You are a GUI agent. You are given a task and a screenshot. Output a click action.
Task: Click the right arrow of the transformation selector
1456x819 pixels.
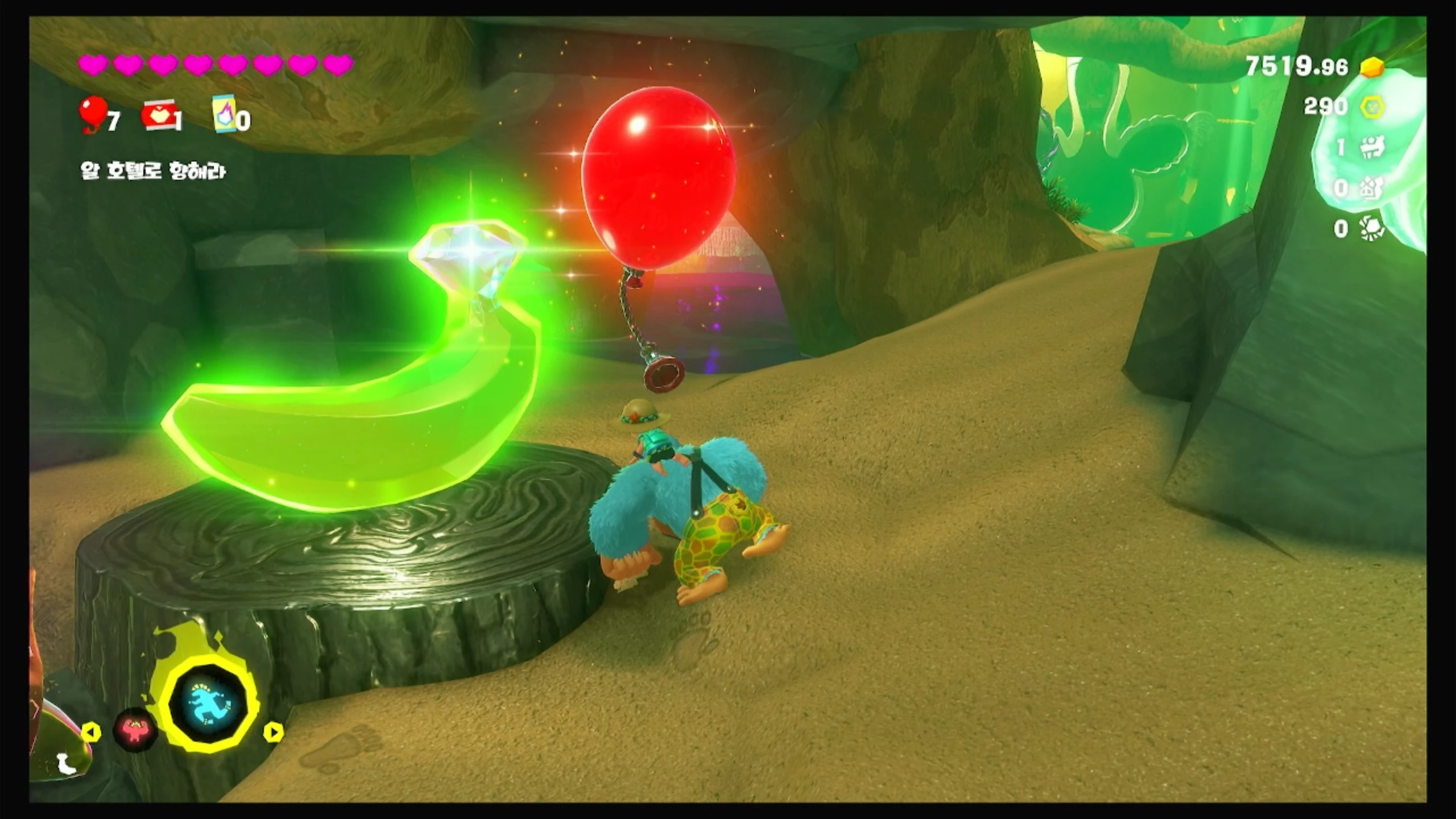coord(274,732)
